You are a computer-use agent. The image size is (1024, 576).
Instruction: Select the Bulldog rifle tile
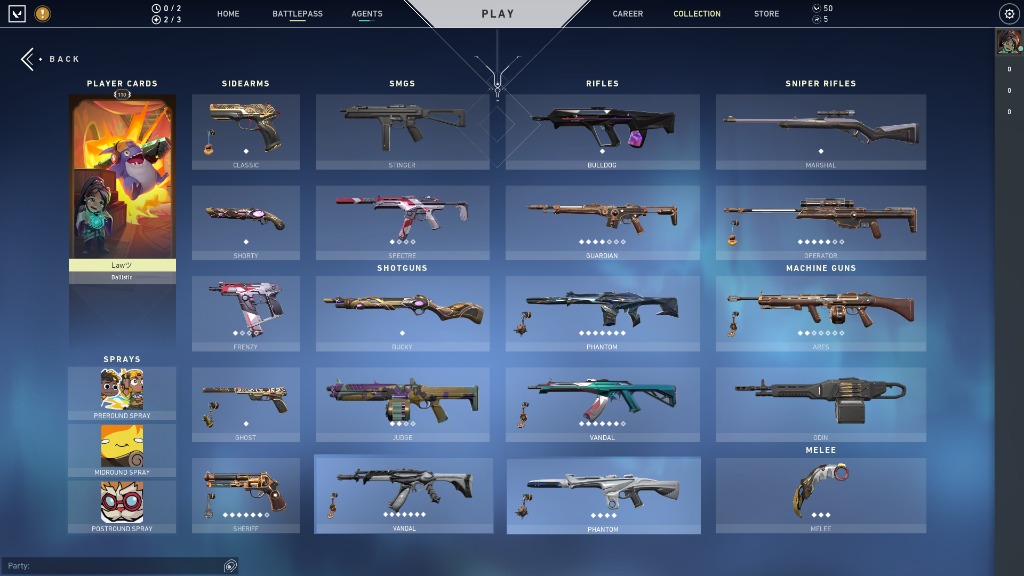(602, 132)
